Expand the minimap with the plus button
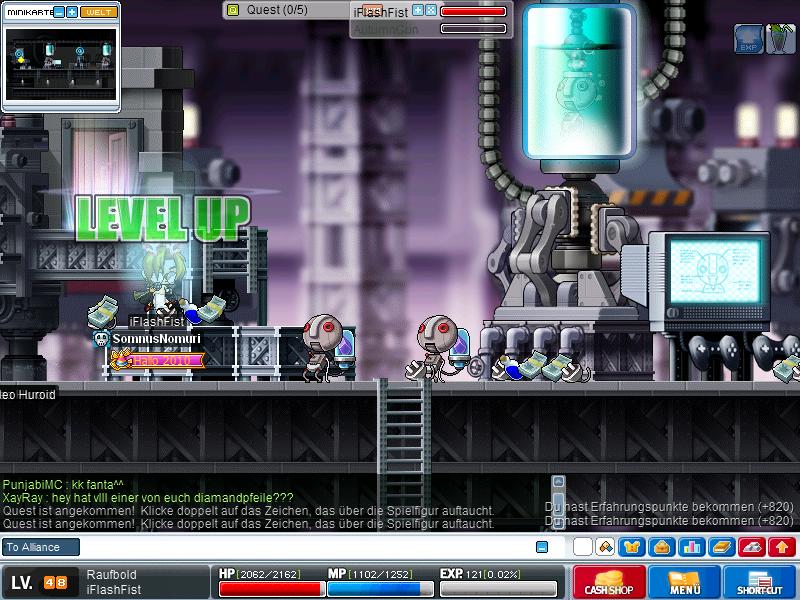800x600 pixels. (x=73, y=12)
